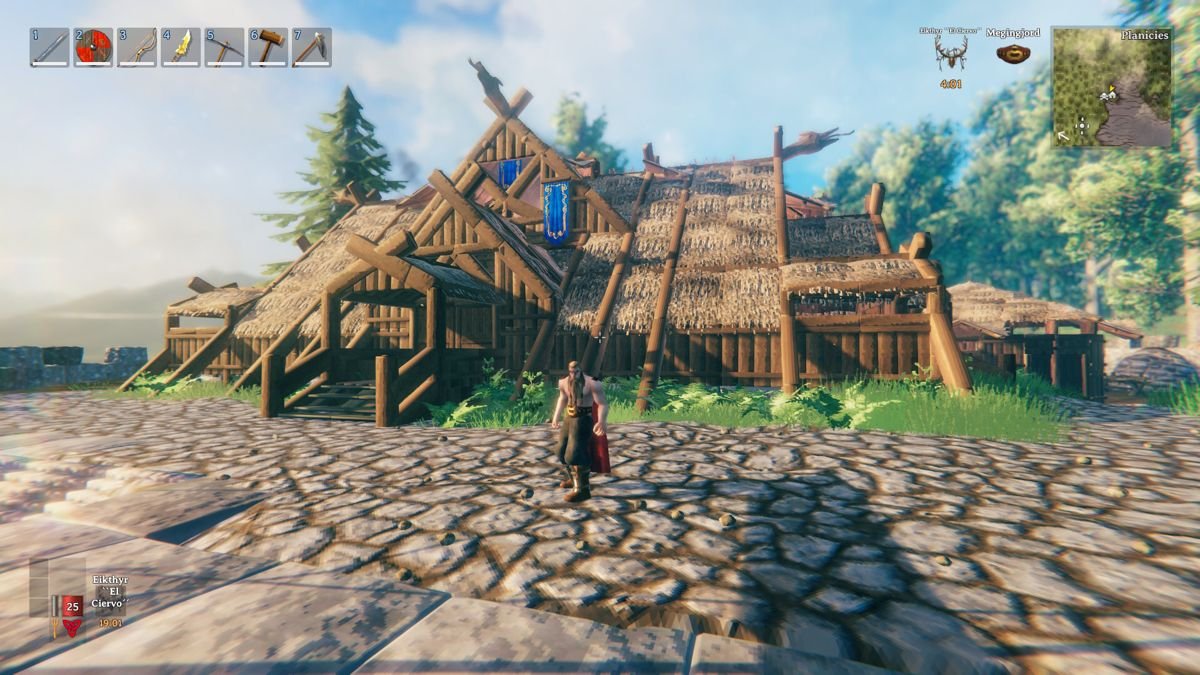This screenshot has height=675, width=1200.
Task: Open the Planicies minimap
Action: pos(1111,87)
